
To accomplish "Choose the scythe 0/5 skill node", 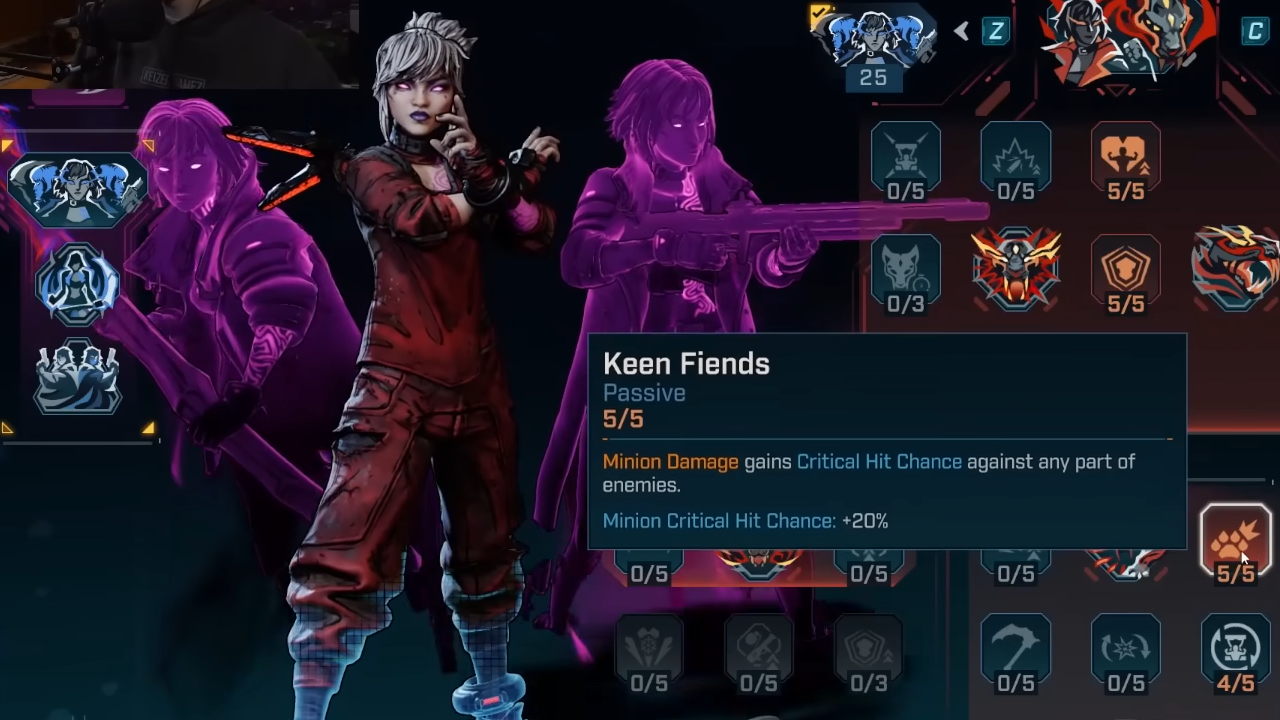I will pyautogui.click(x=1015, y=651).
